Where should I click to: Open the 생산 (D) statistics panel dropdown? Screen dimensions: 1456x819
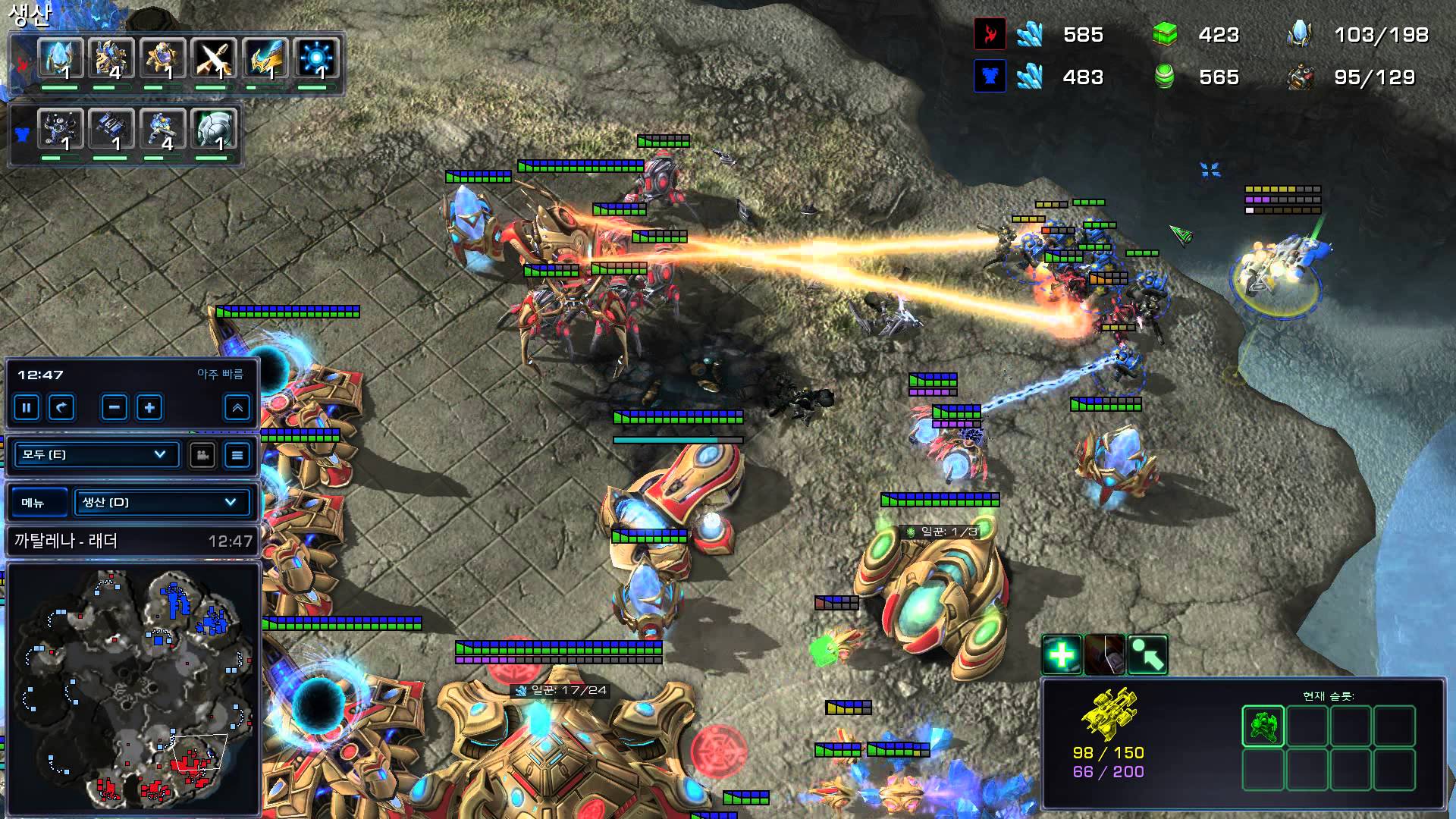tap(160, 502)
